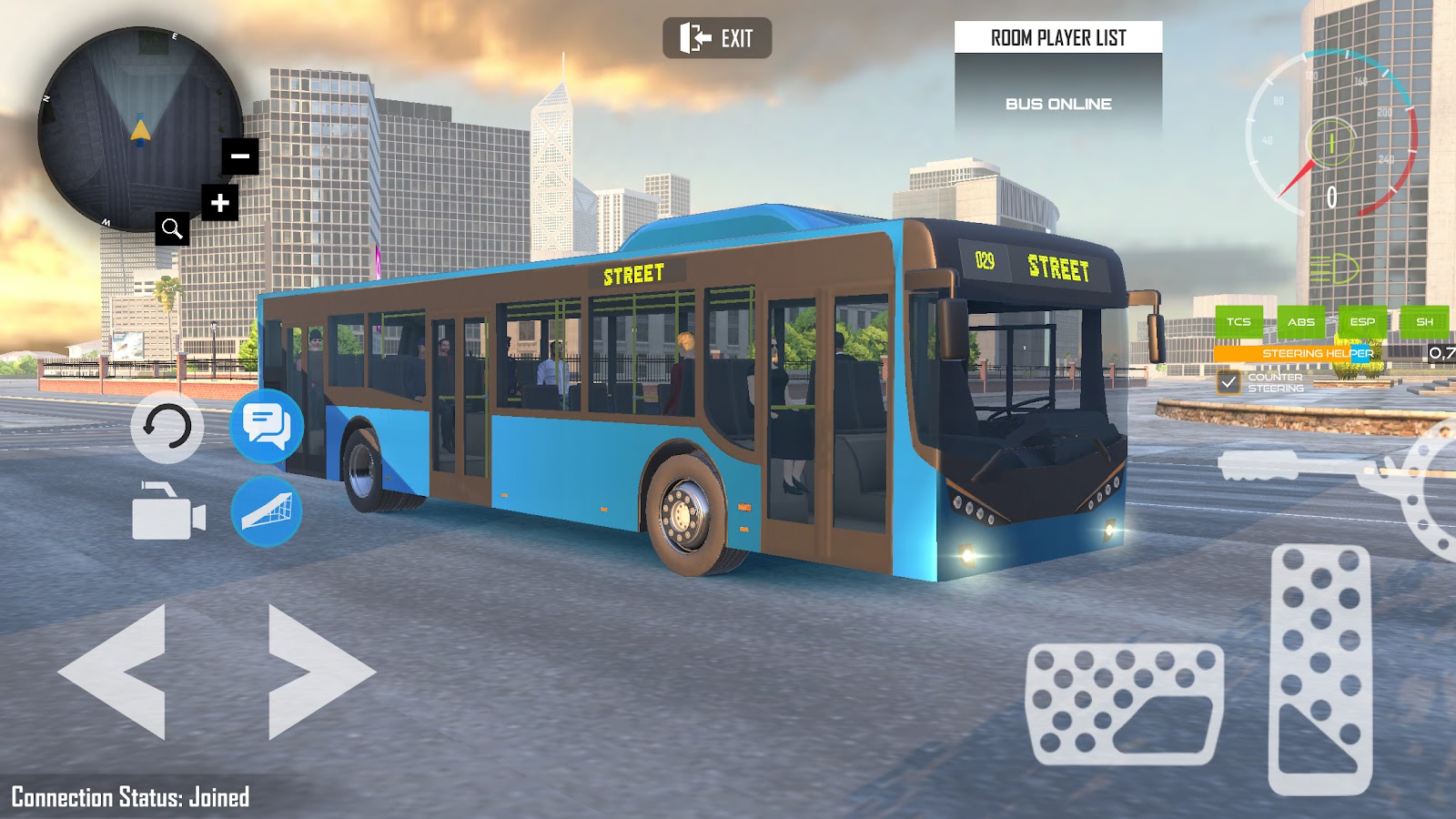Toggle the ABS button
The image size is (1456, 819).
1300,321
